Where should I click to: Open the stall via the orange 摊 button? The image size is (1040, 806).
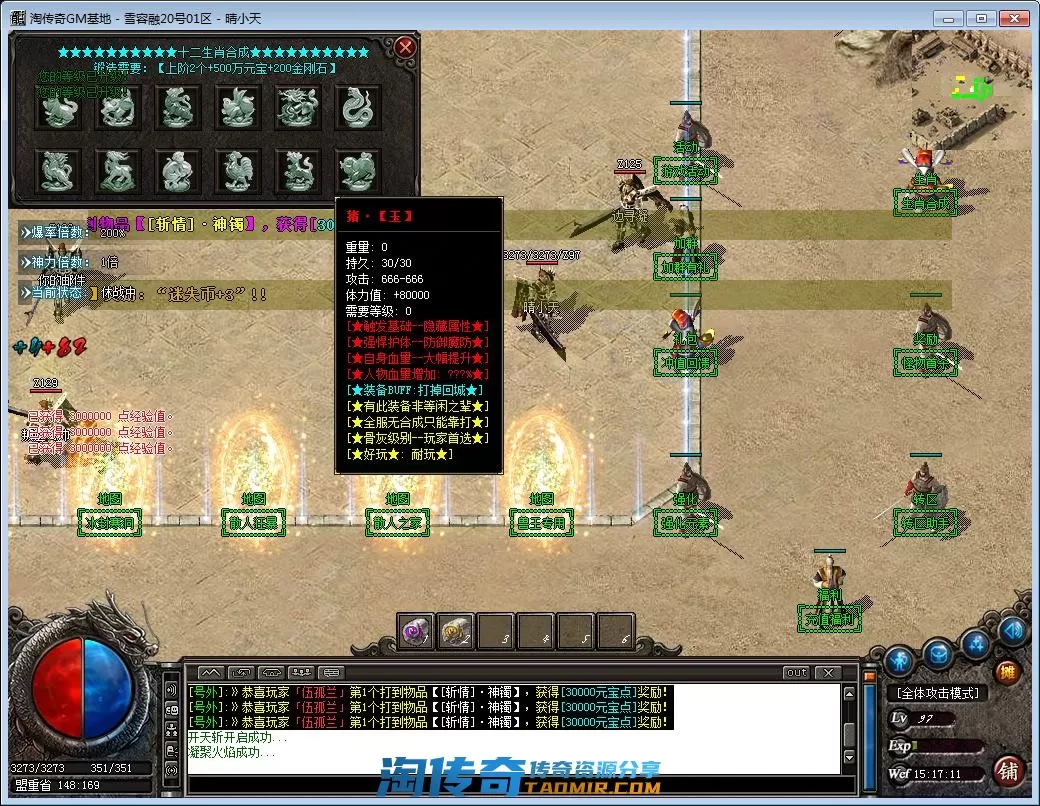(1007, 672)
